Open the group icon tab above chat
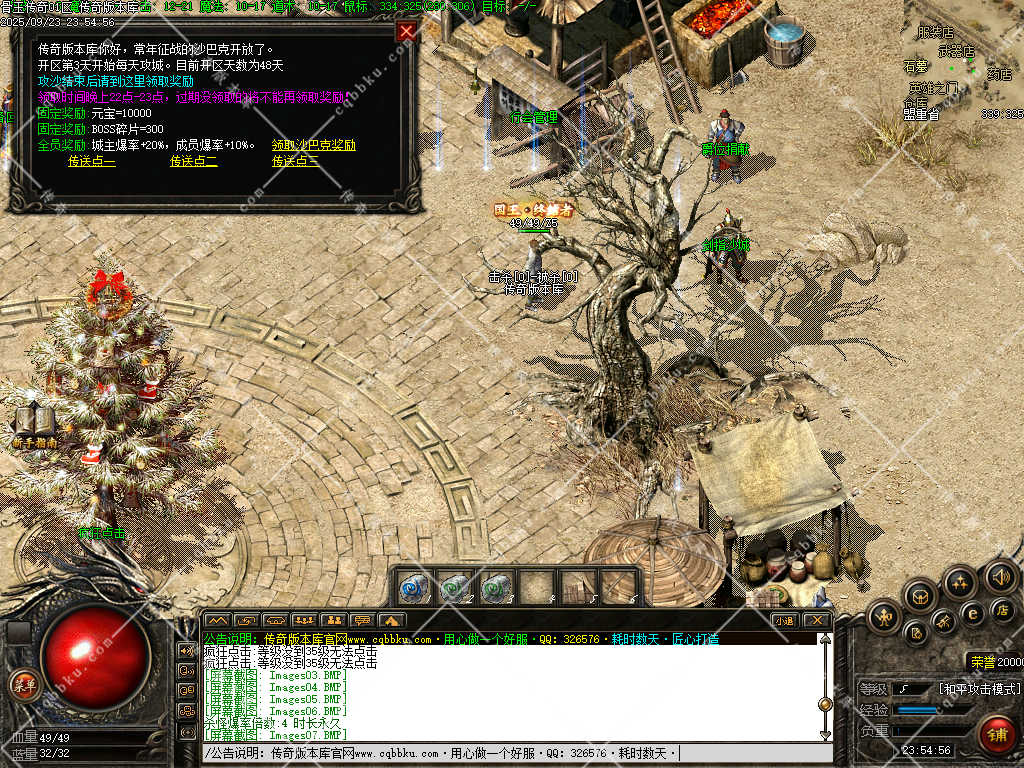This screenshot has width=1024, height=768. coord(304,620)
